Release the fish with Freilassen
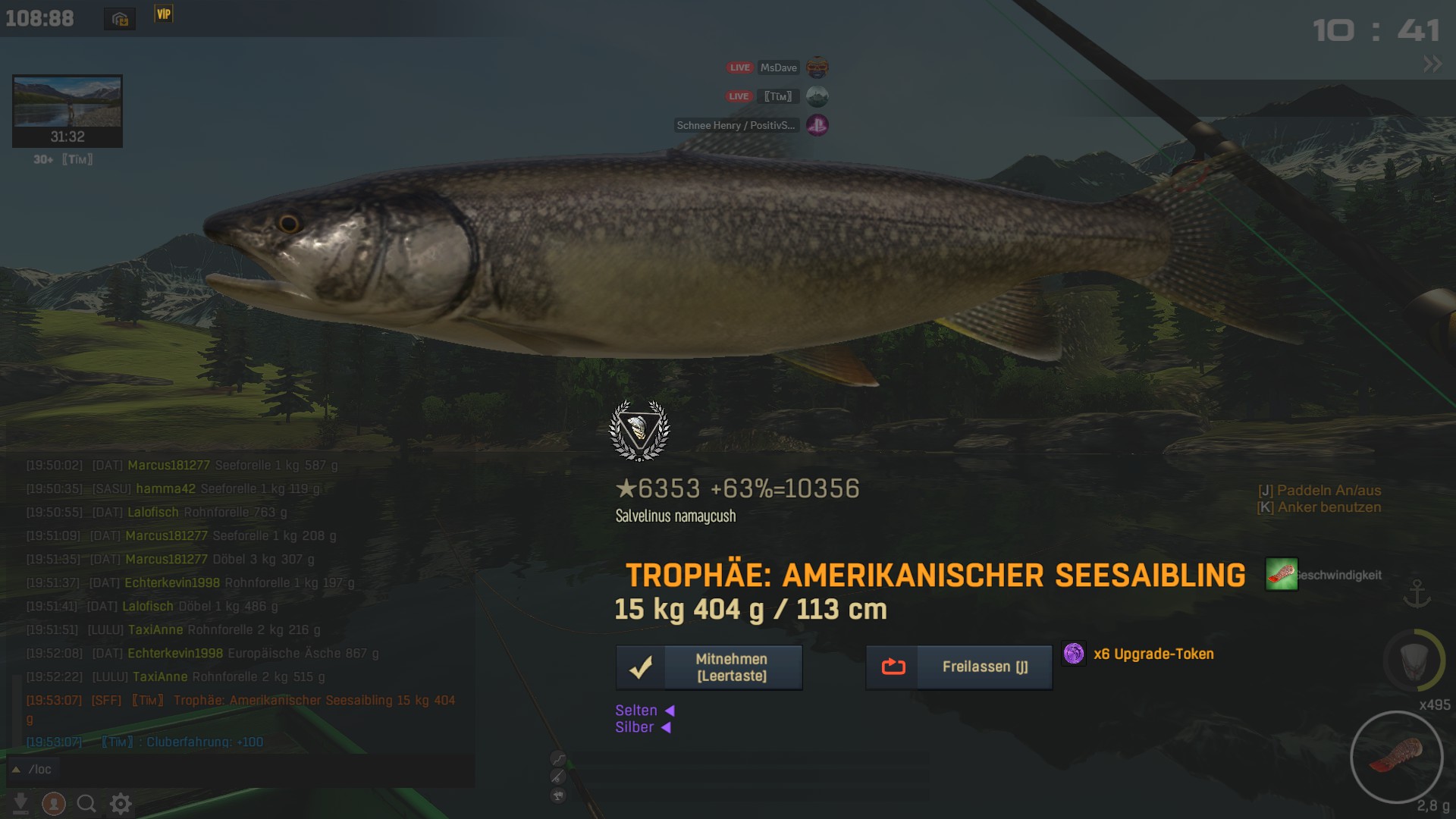The height and width of the screenshot is (819, 1456). (959, 667)
